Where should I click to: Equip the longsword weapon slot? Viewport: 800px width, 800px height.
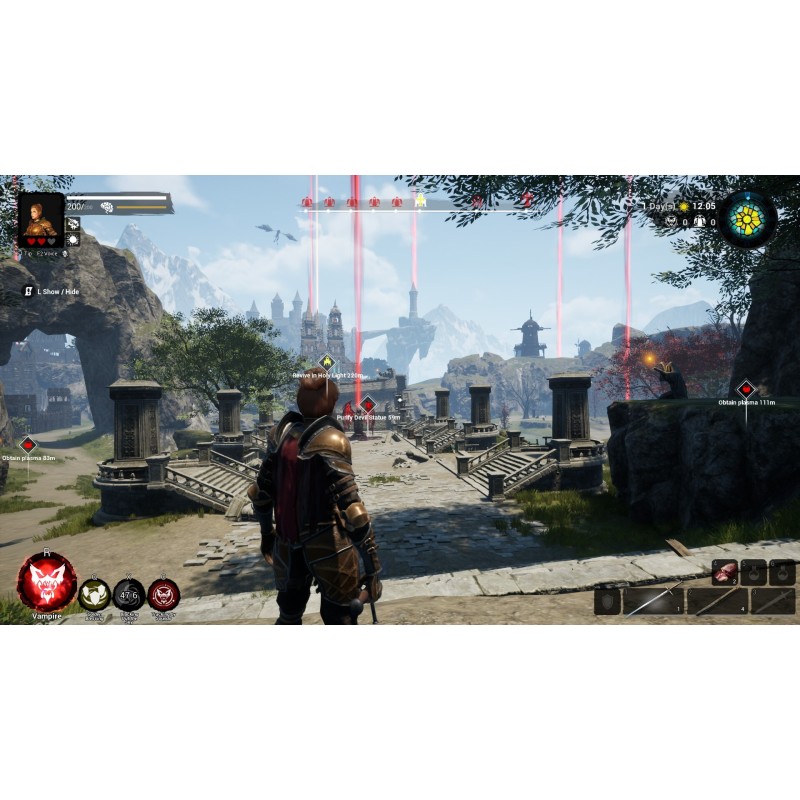[x=653, y=601]
